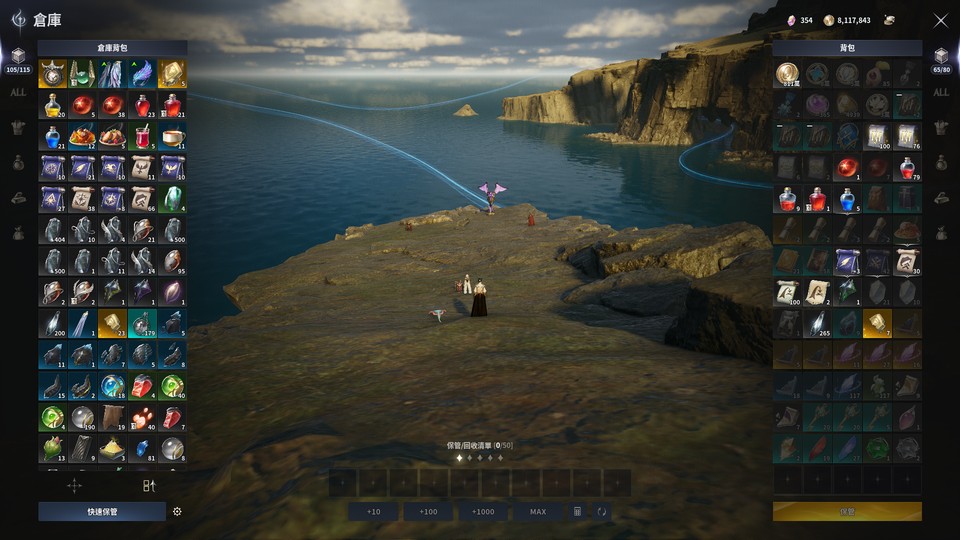Screen dimensions: 960x540
Task: Click the quick deposit button (快速保管)
Action: [x=102, y=511]
